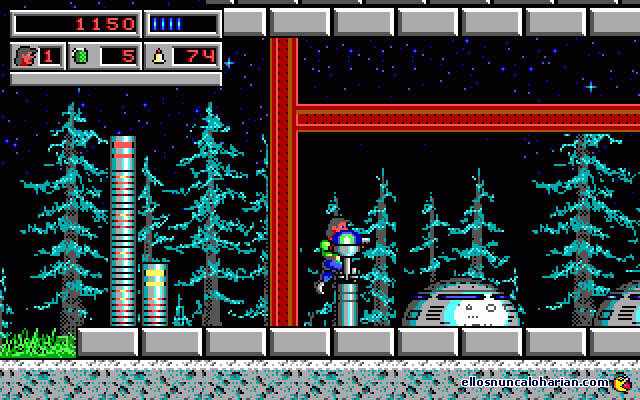Select the green grenade icon

[x=80, y=56]
